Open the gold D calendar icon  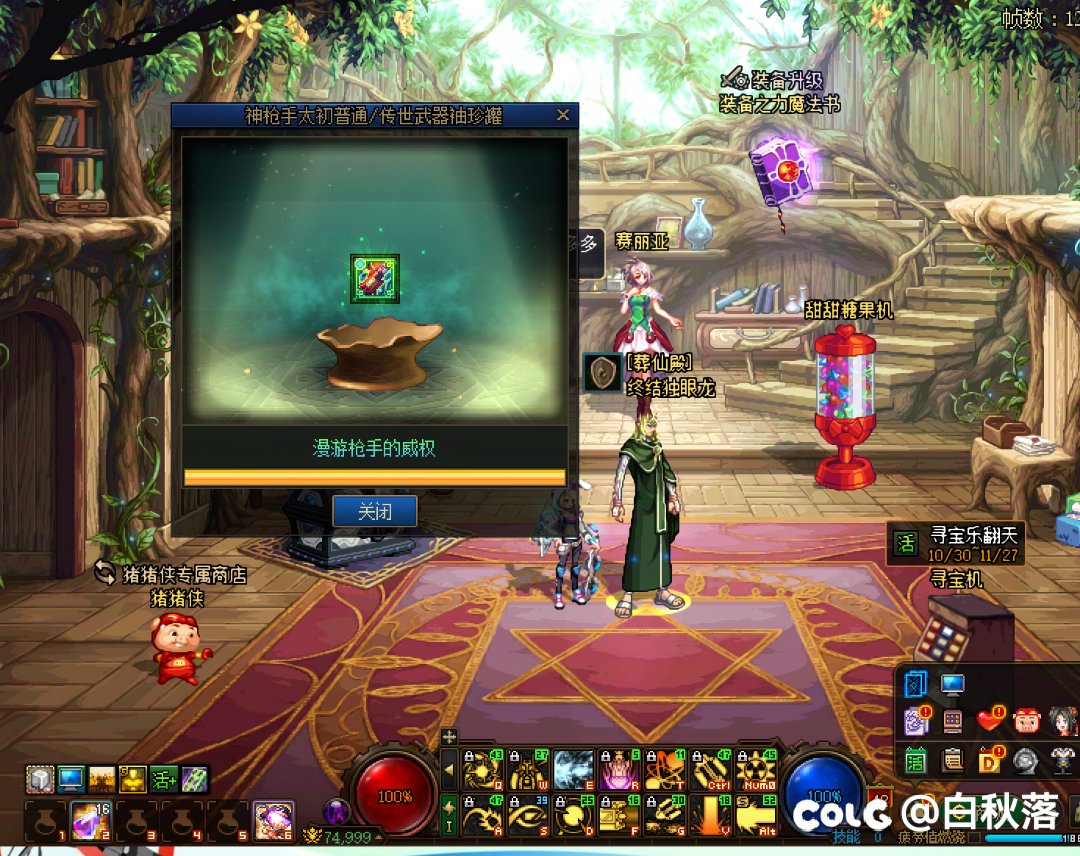989,760
